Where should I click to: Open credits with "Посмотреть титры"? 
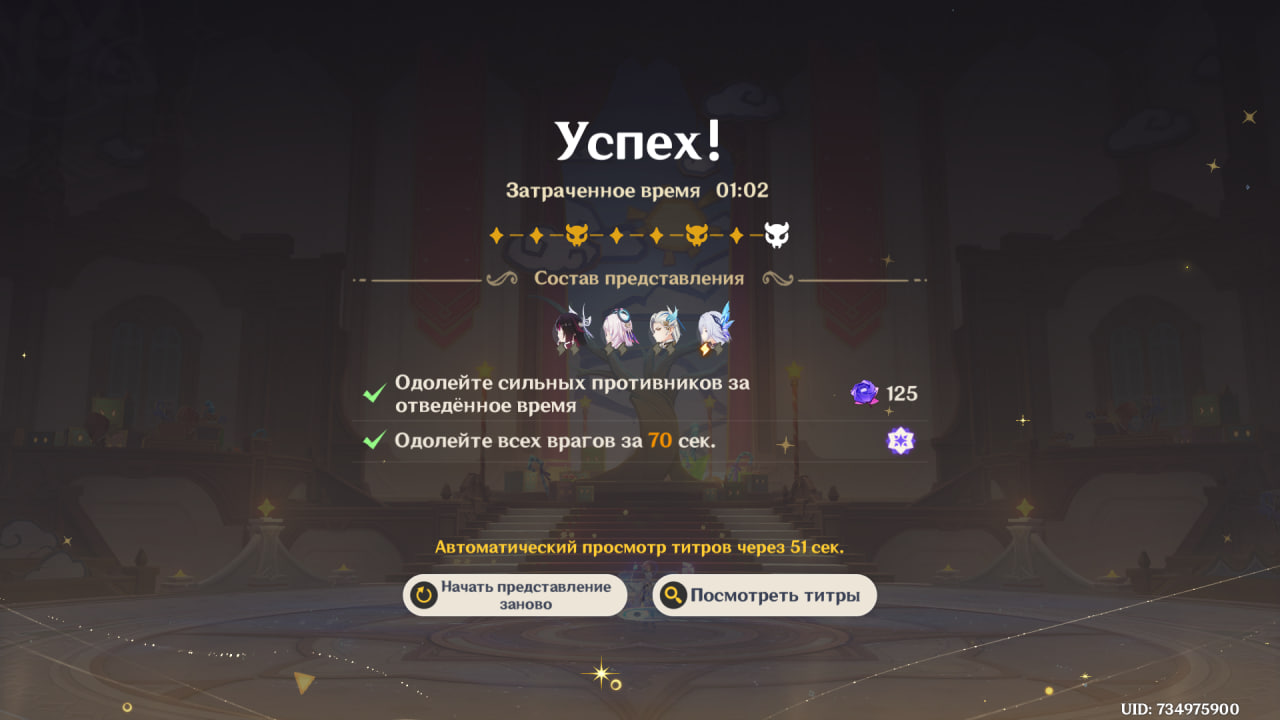(x=764, y=595)
